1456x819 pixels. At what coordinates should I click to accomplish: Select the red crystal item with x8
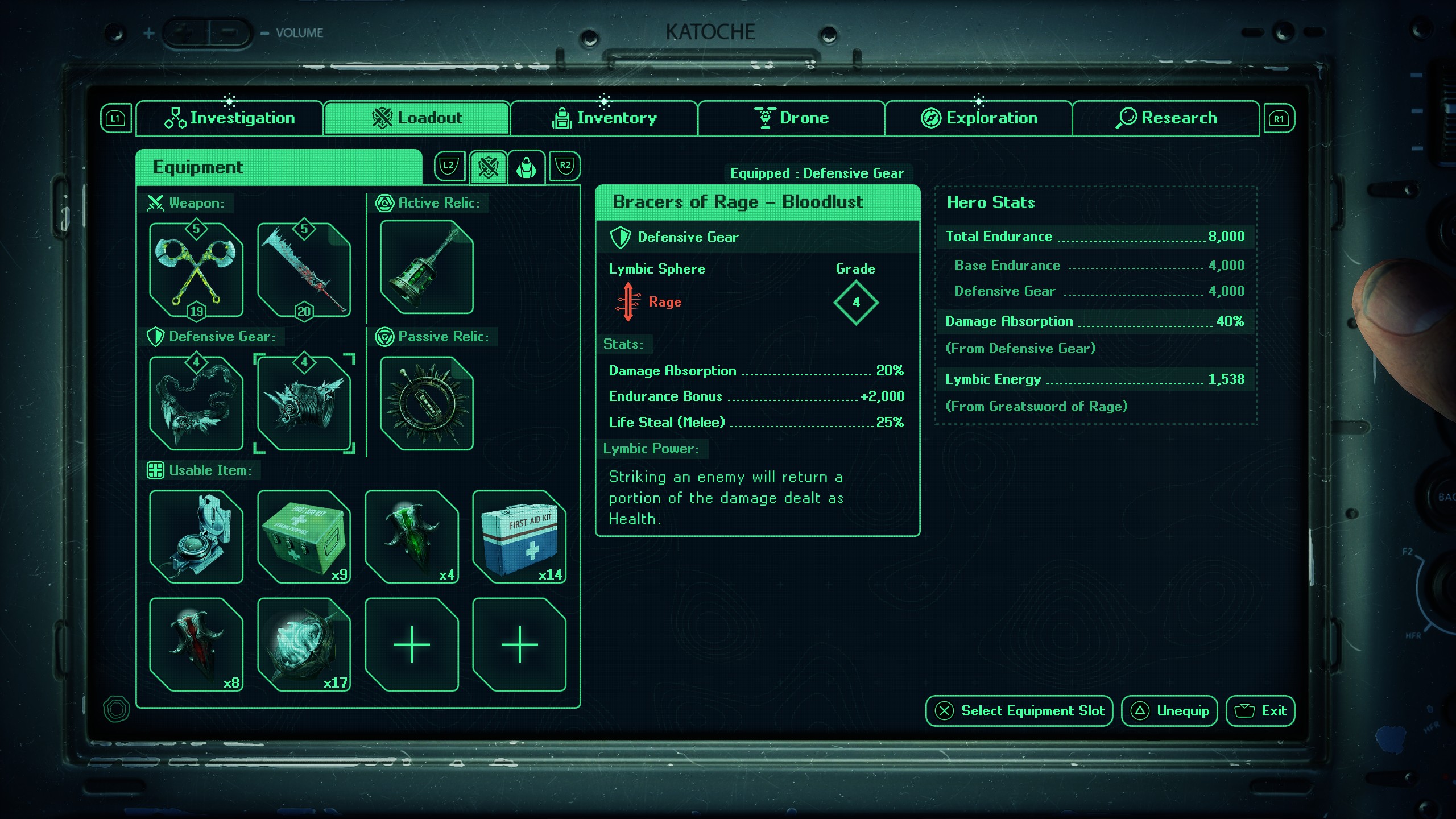(196, 645)
